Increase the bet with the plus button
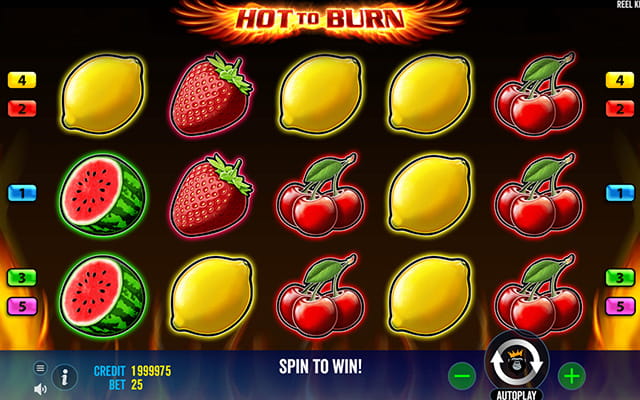The height and width of the screenshot is (400, 640). click(x=571, y=376)
